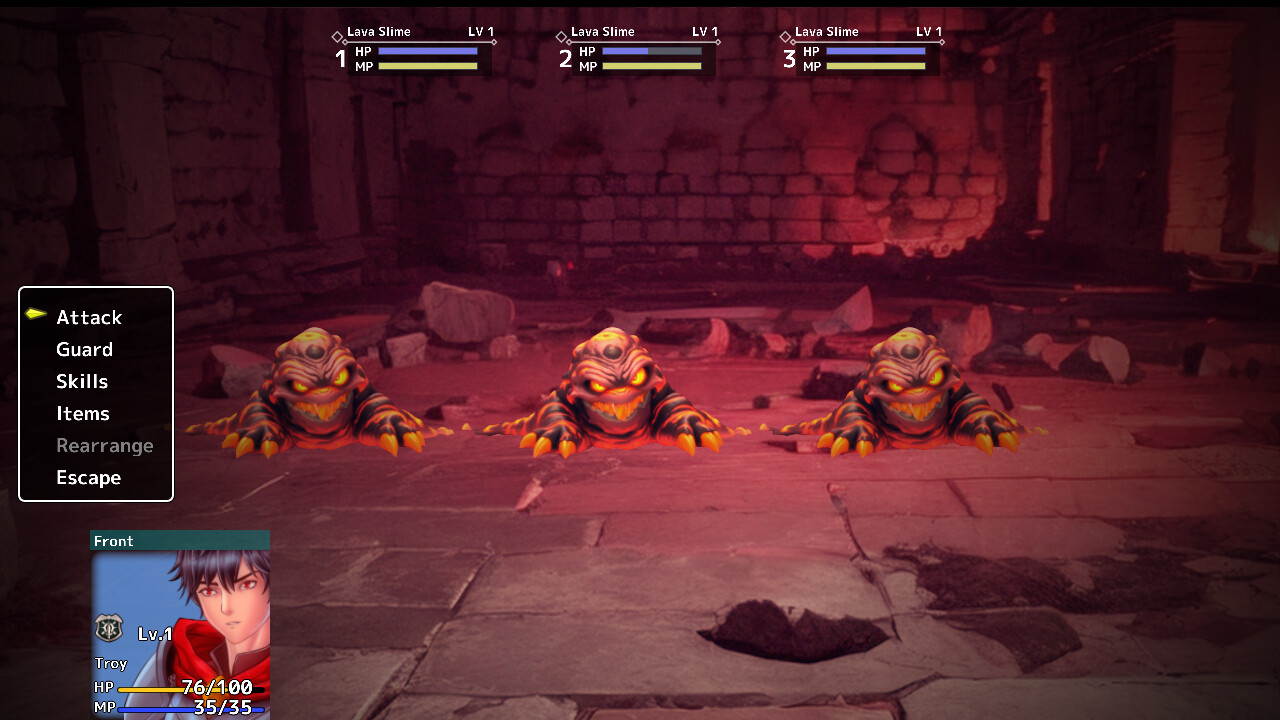Click the yellow hand cursor icon
Screen dimensions: 1280x720
point(34,313)
